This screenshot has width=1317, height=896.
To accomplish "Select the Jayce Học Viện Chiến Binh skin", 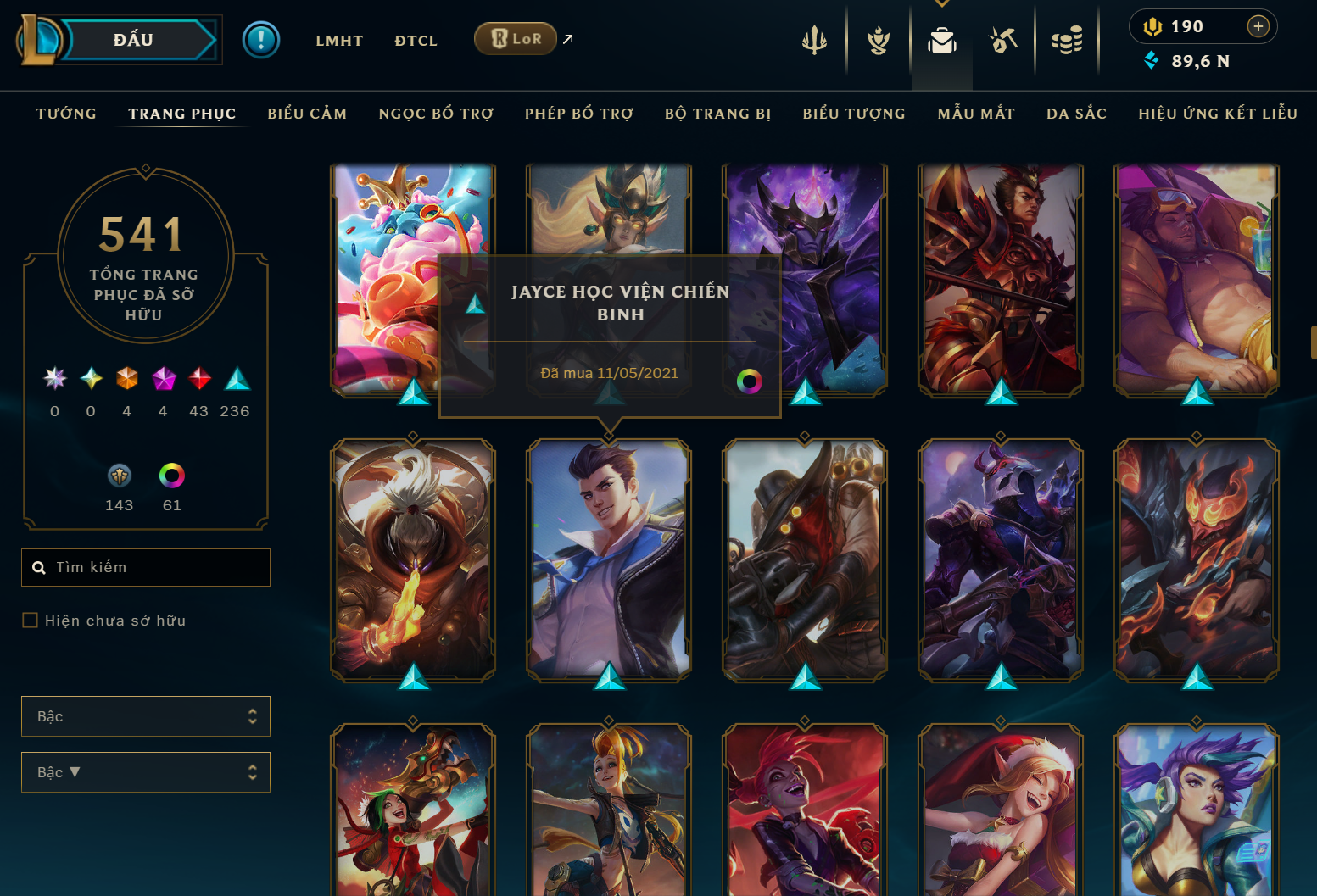I will tap(609, 559).
